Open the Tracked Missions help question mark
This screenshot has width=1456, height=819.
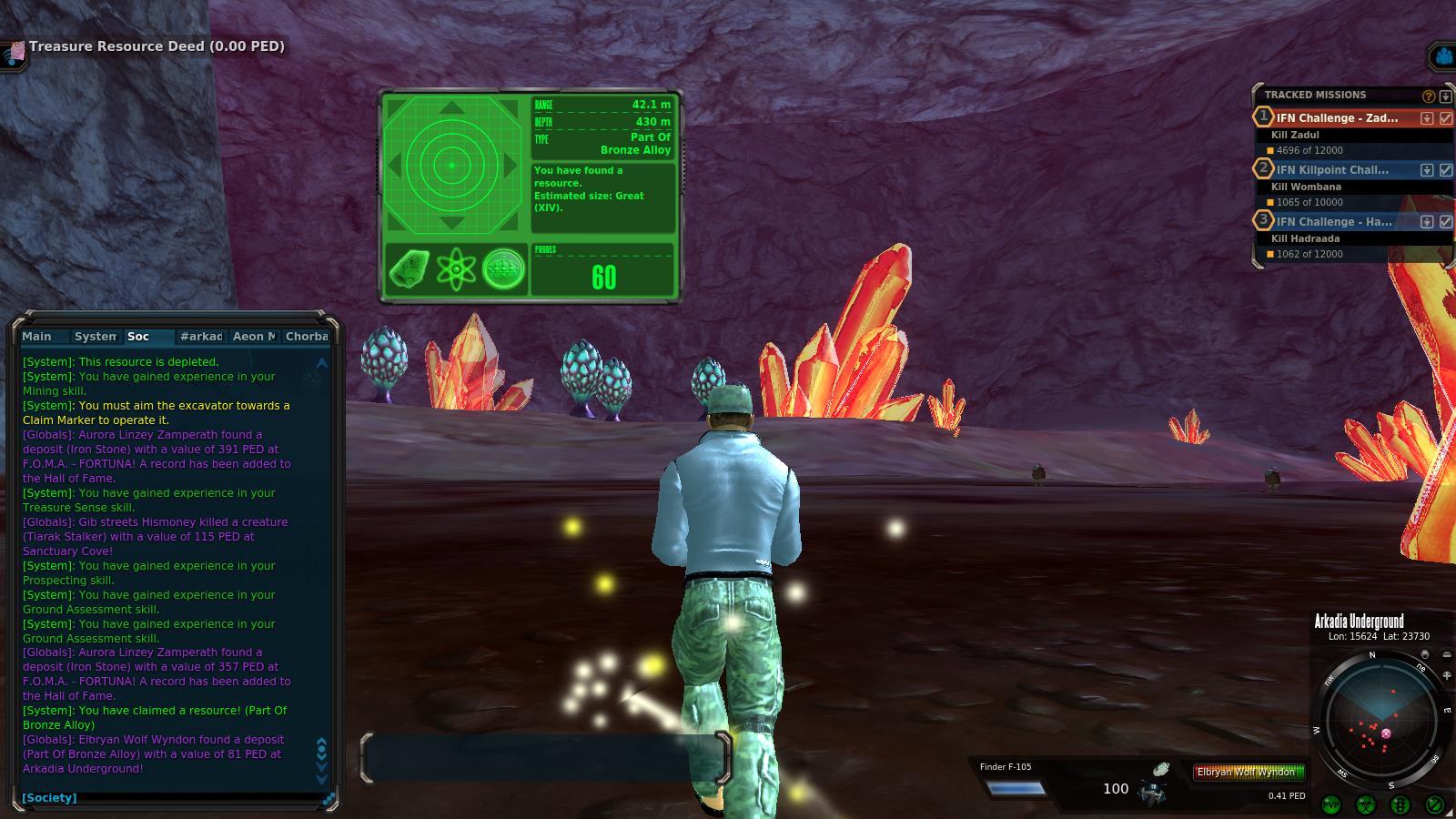click(1429, 96)
